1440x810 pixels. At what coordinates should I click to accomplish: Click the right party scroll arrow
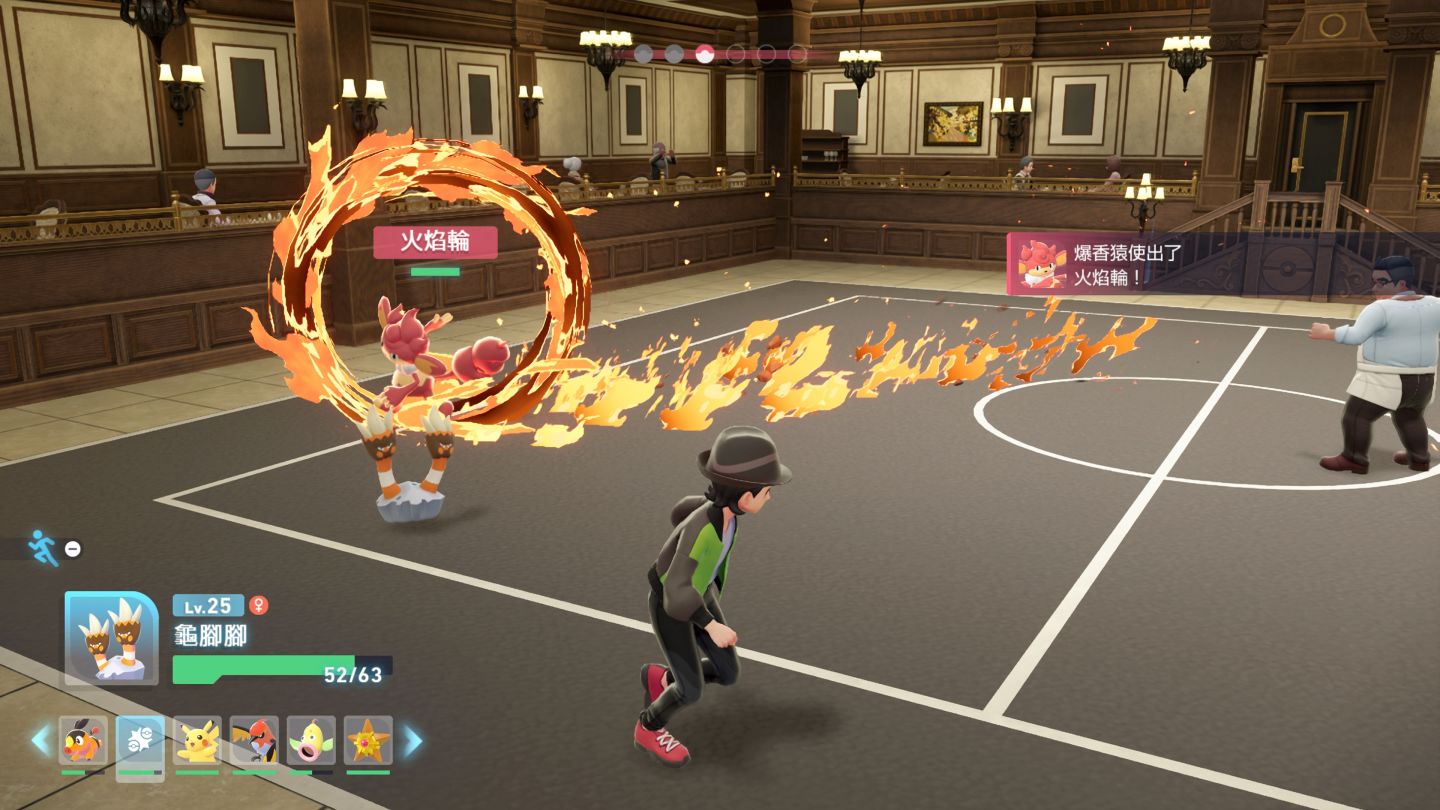[412, 740]
